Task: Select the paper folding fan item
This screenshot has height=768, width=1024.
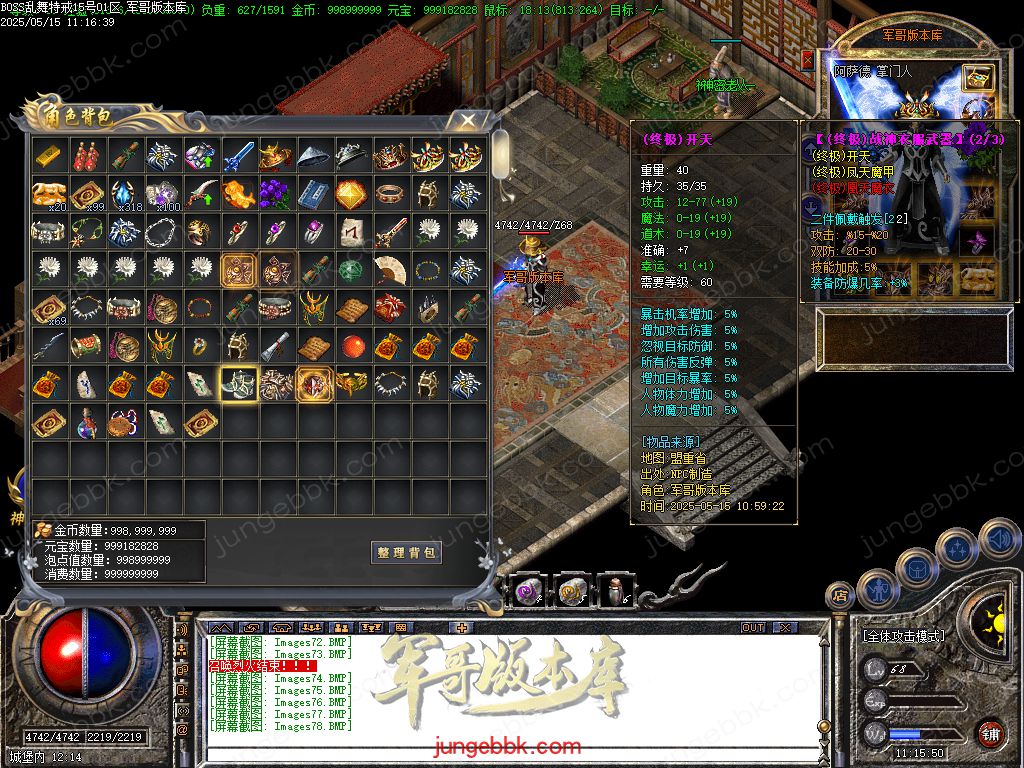Action: coord(390,270)
